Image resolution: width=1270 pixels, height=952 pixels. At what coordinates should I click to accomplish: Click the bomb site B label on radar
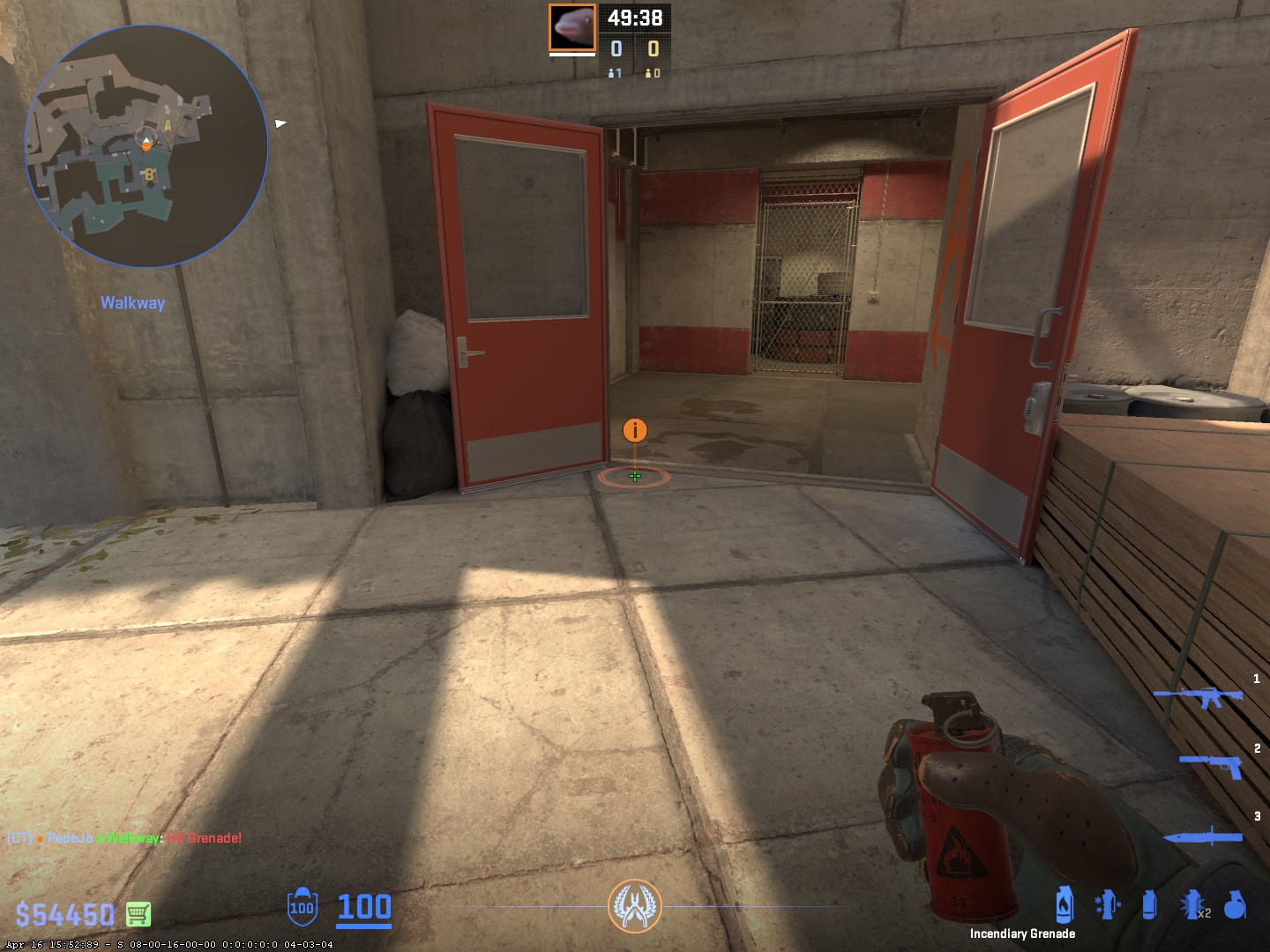pos(149,175)
